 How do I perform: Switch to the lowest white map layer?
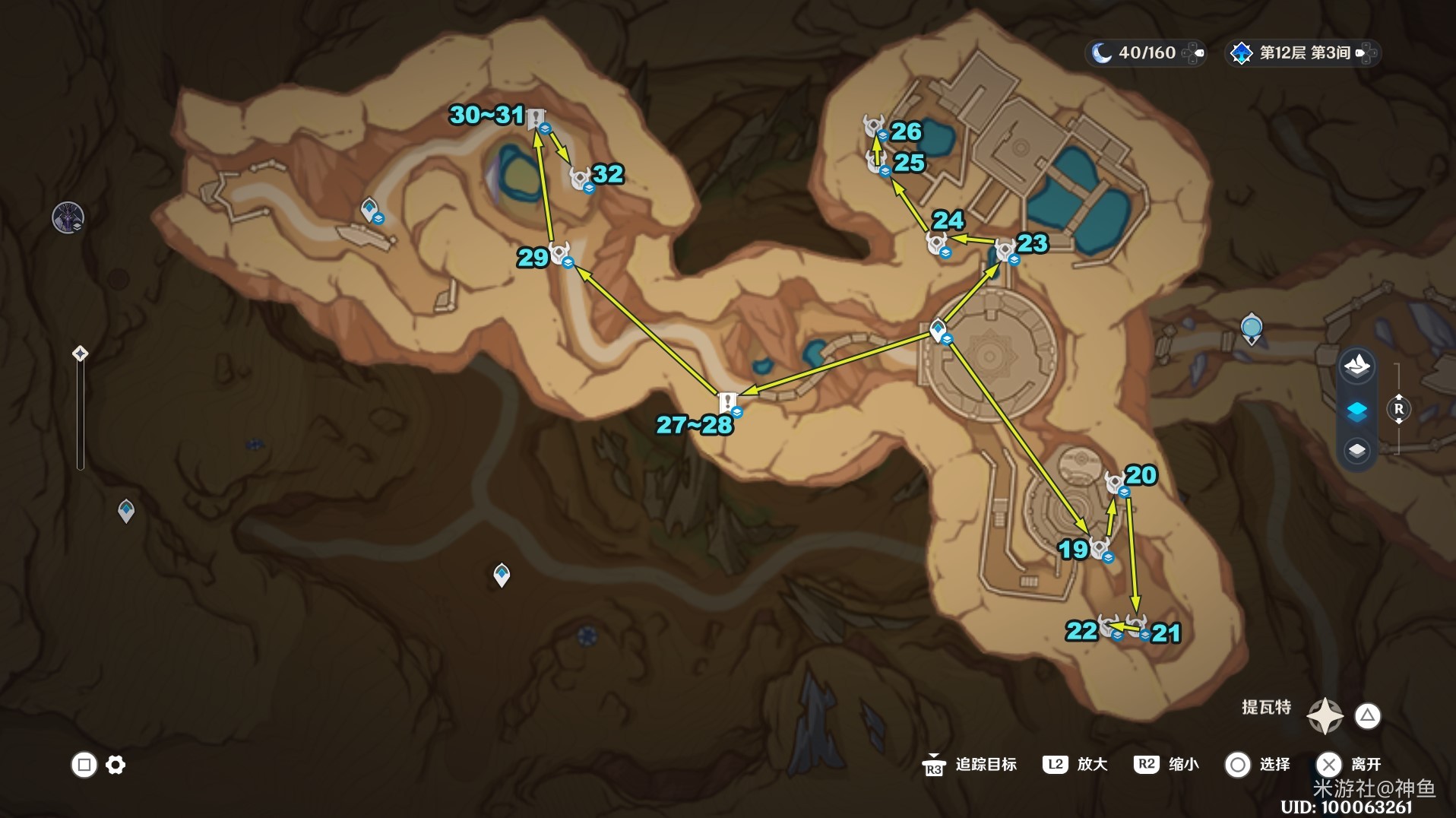1356,450
